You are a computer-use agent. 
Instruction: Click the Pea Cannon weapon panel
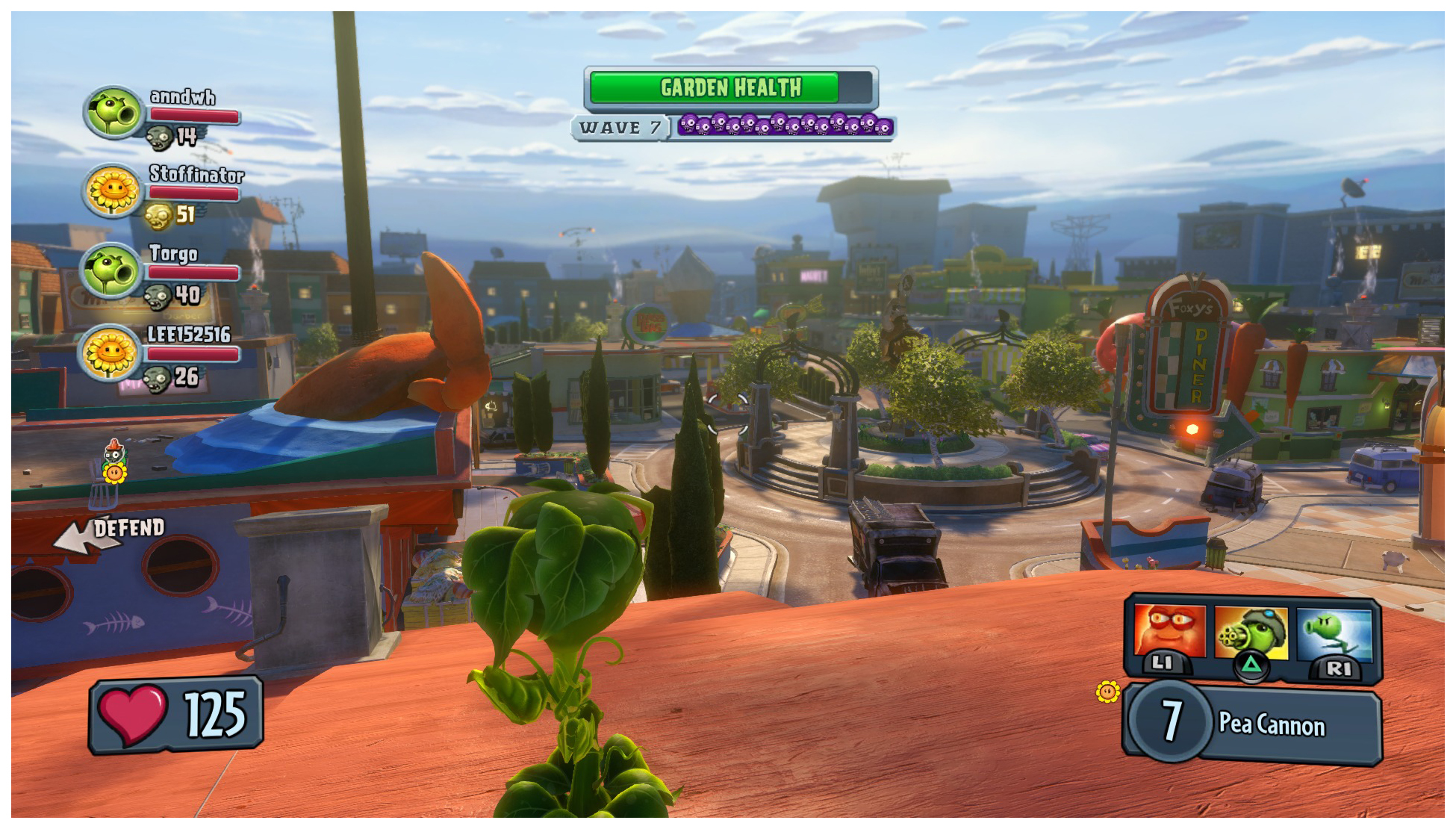click(x=1253, y=724)
